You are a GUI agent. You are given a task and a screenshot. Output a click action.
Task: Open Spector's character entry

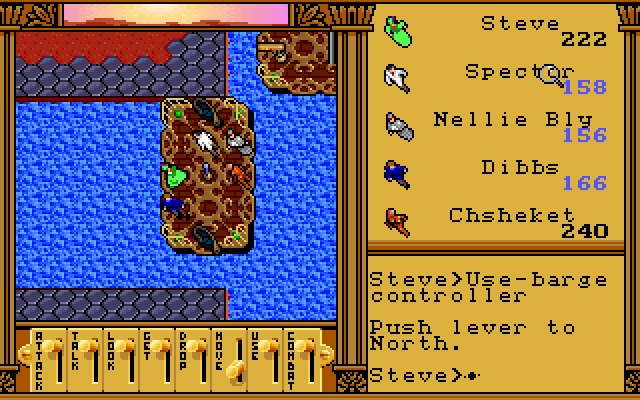pos(397,76)
